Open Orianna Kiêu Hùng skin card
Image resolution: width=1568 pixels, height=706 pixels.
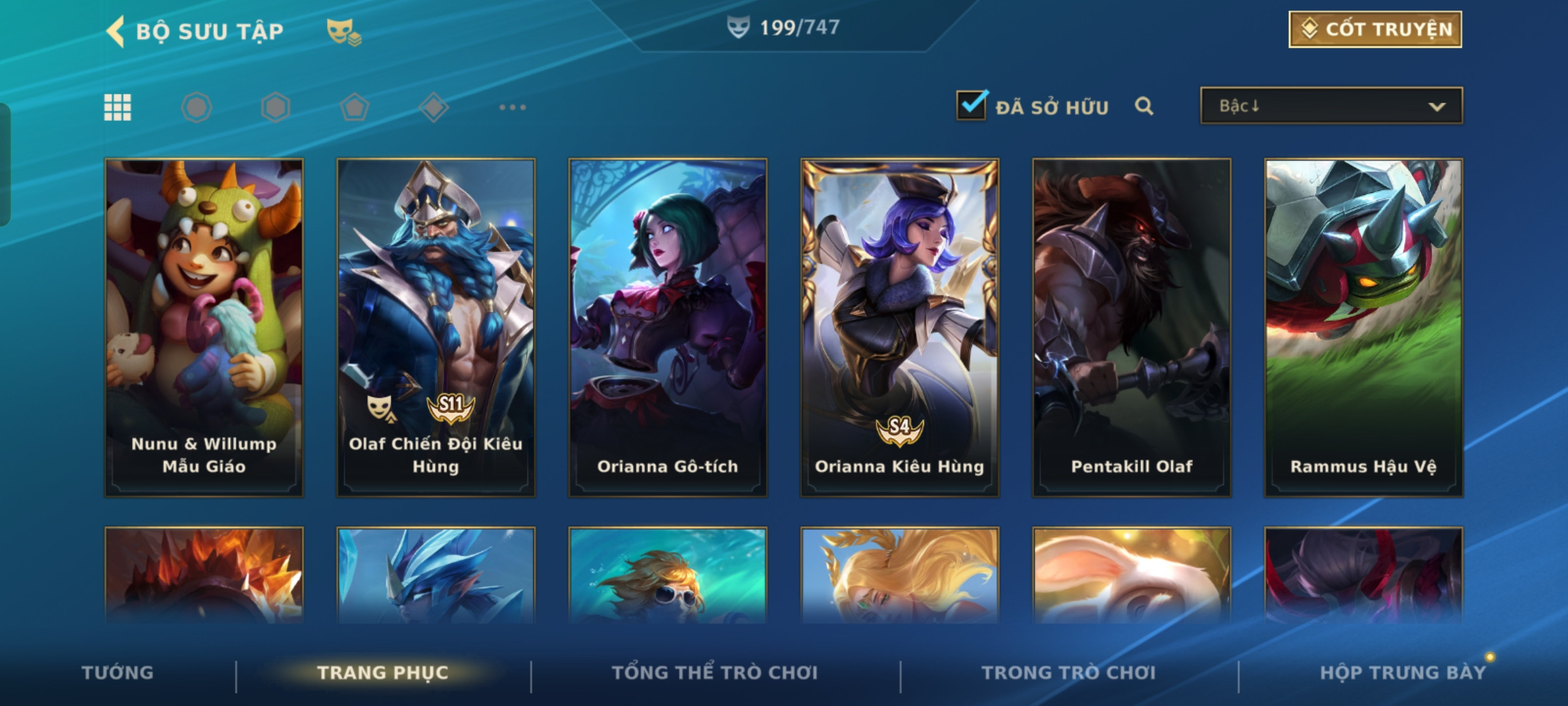coord(900,327)
